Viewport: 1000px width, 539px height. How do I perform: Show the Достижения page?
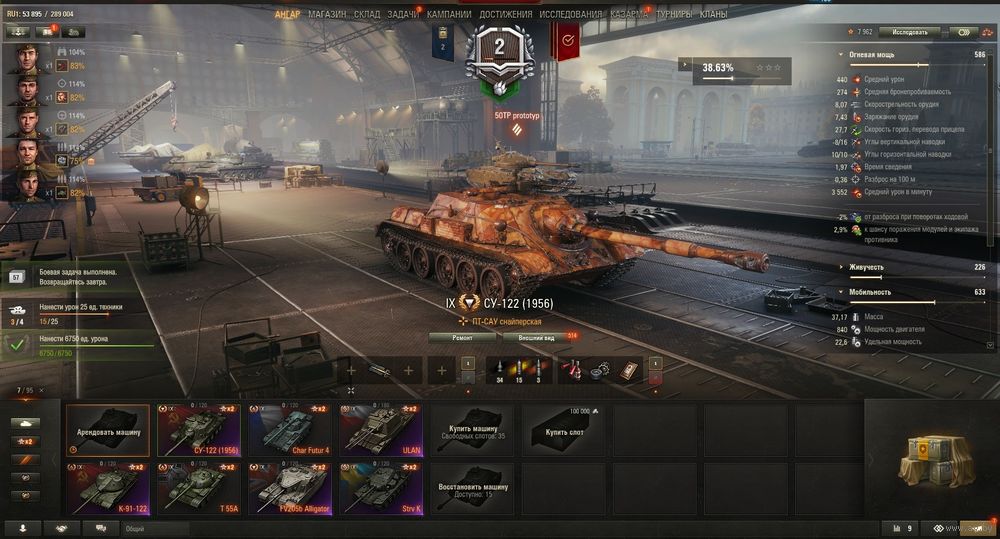(x=505, y=15)
